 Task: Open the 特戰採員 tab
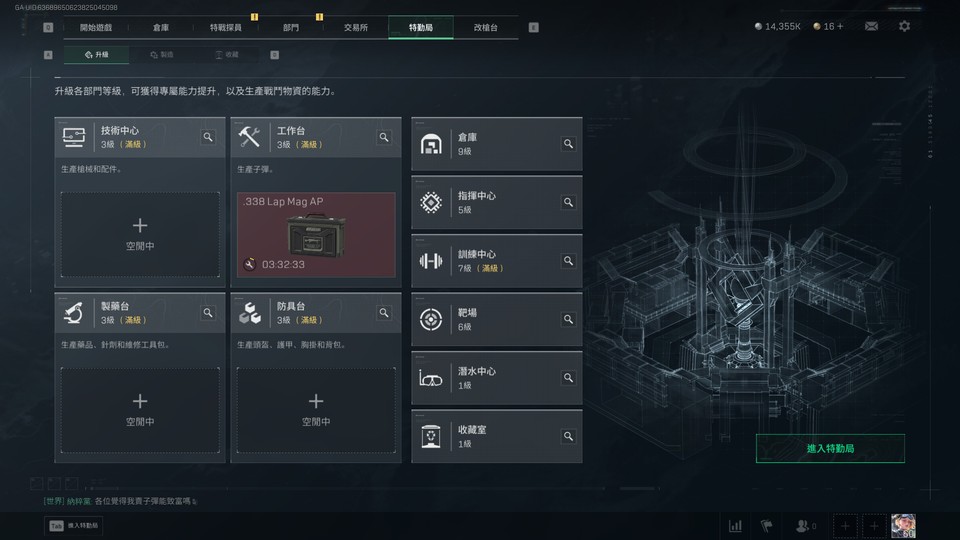[226, 27]
